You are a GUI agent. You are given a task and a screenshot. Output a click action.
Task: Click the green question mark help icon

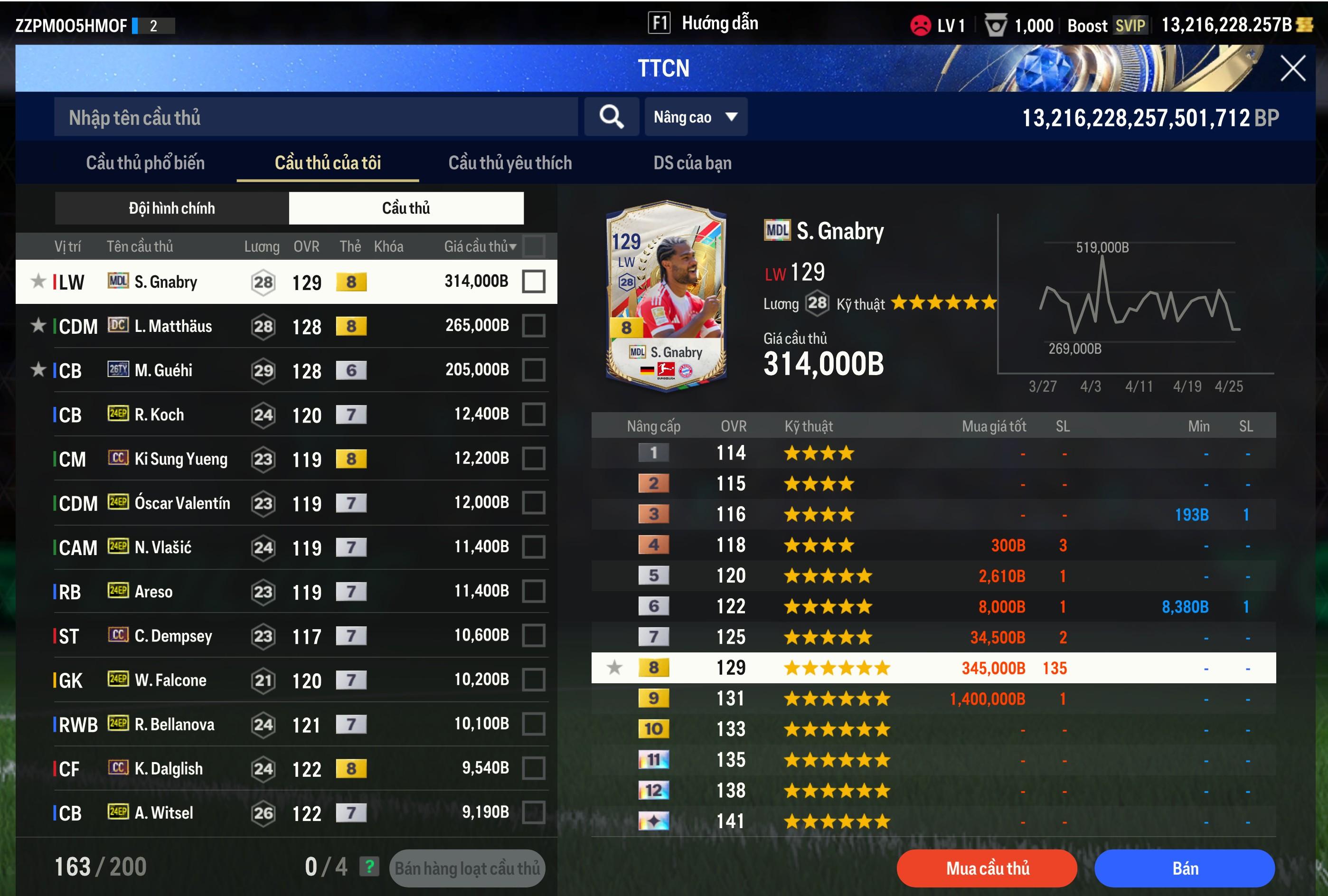pos(369,867)
